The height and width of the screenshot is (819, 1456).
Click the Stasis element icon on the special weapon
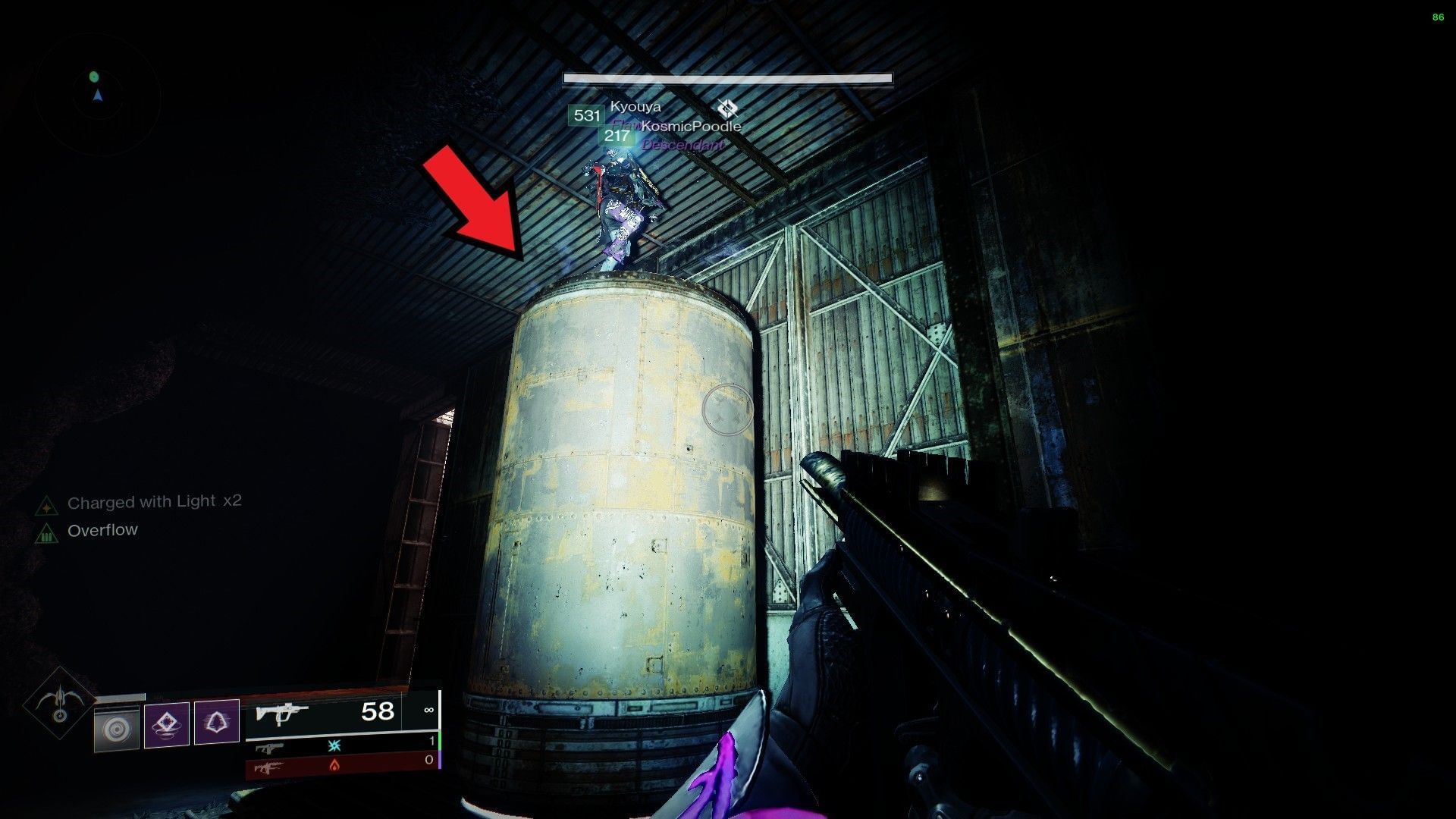click(x=334, y=745)
